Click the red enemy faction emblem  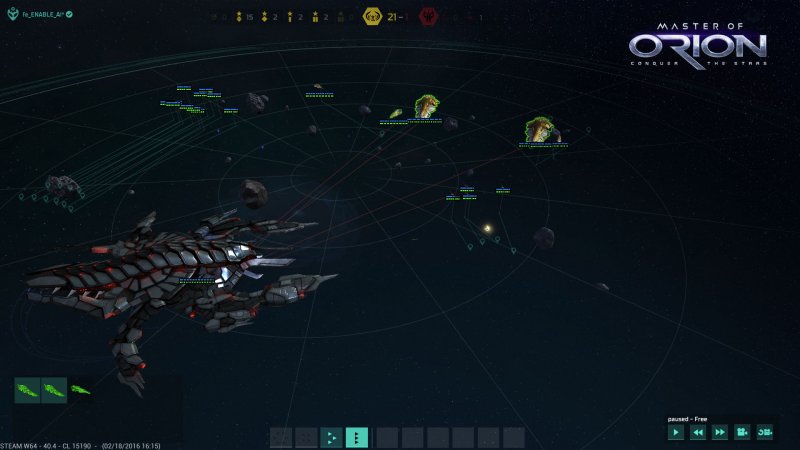tap(430, 17)
